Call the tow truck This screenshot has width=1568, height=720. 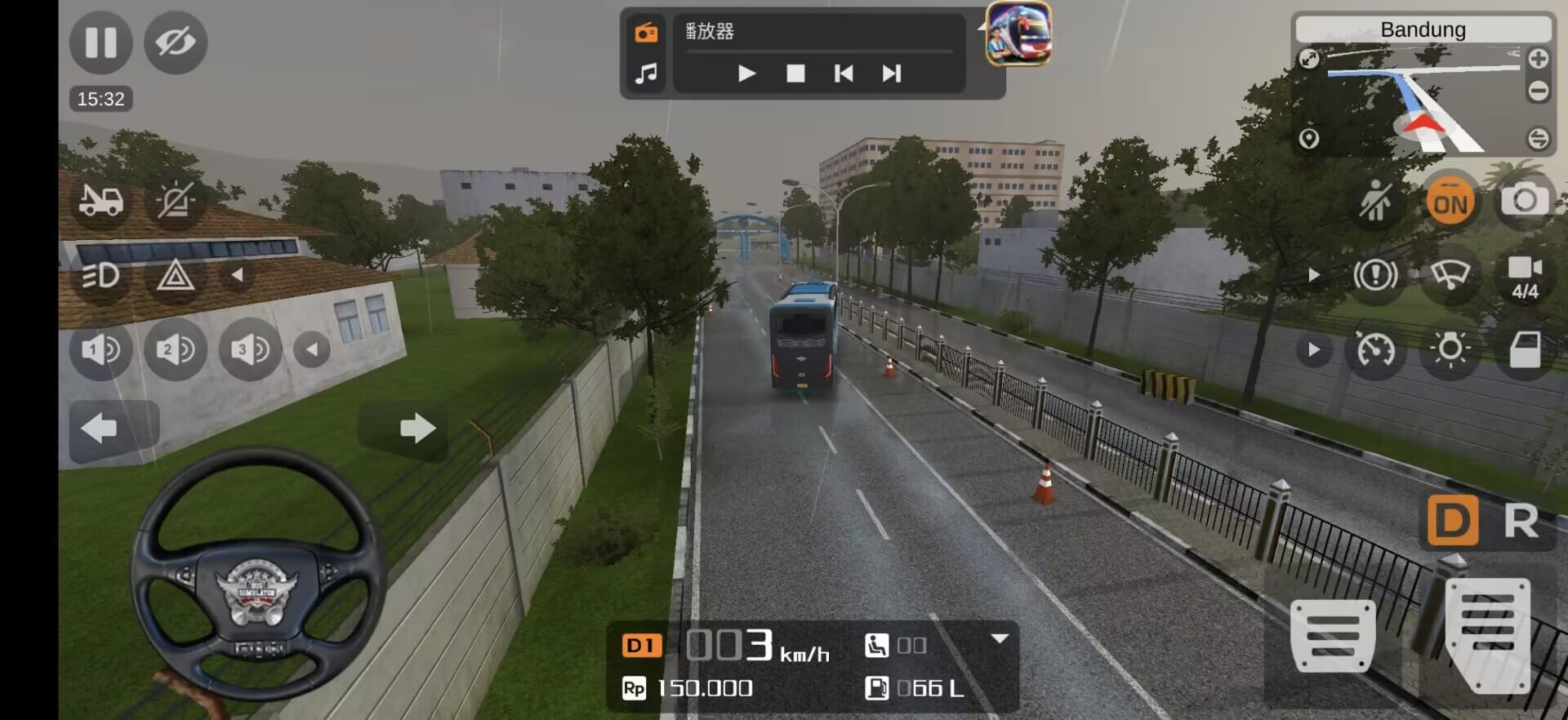click(x=100, y=200)
